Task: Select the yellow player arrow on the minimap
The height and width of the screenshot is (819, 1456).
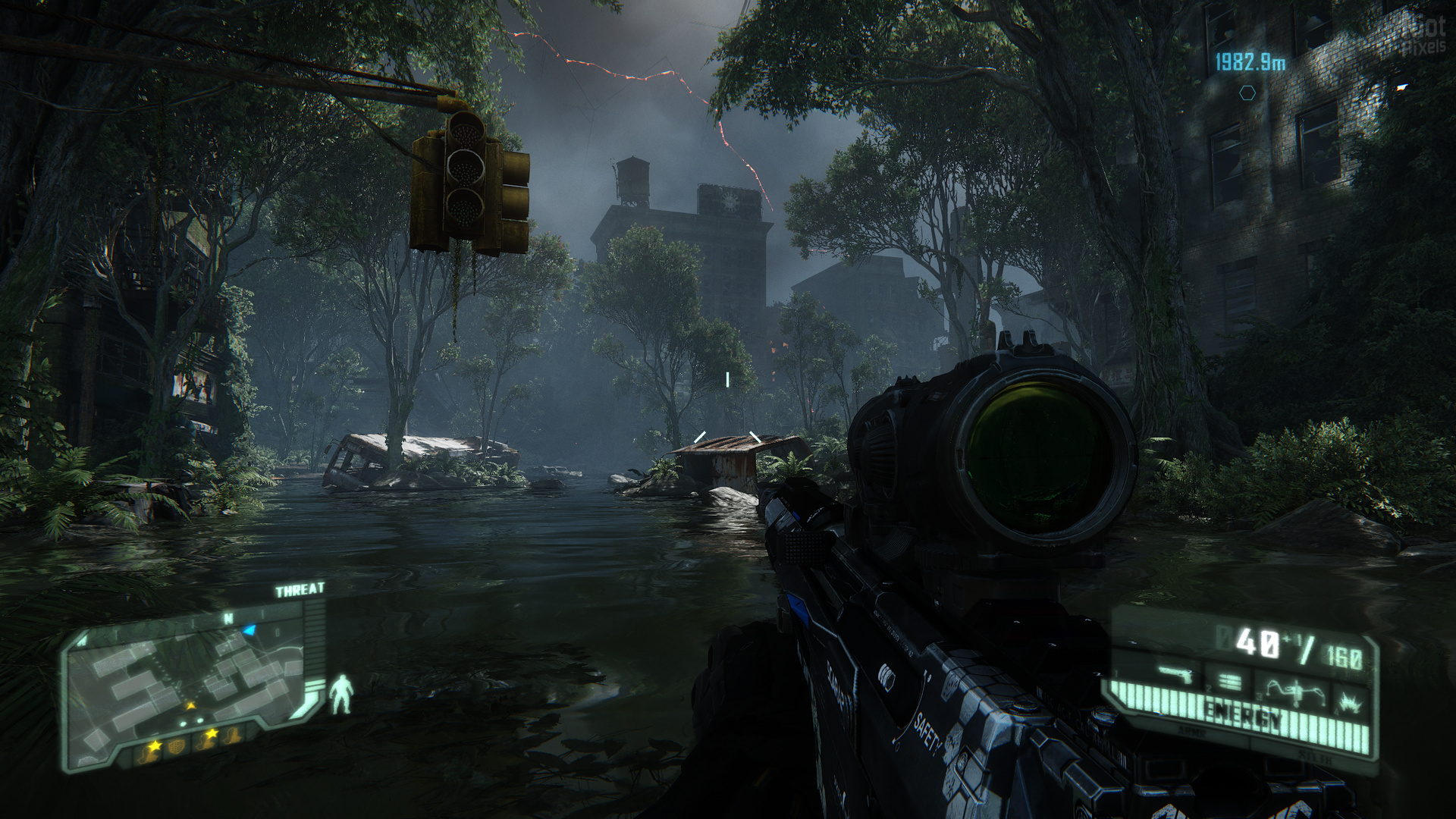Action: coord(191,706)
